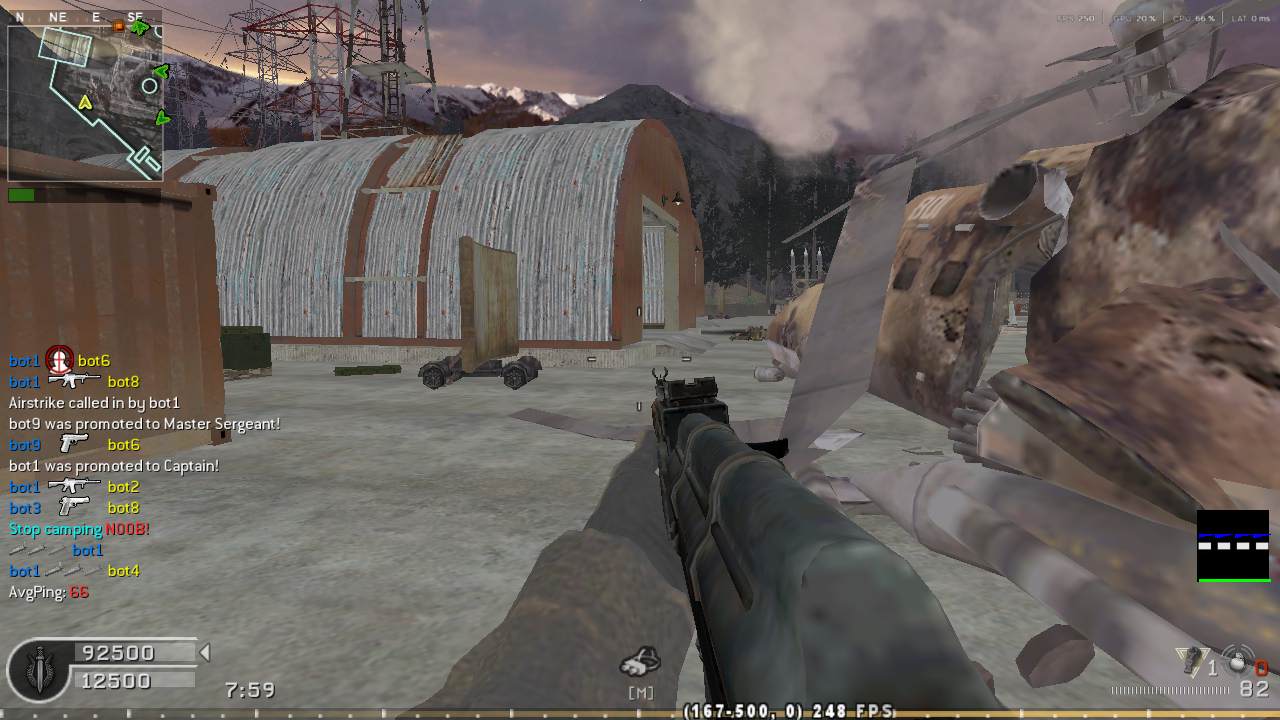Choose the frag grenade icon
The height and width of the screenshot is (720, 1280).
tap(1238, 661)
